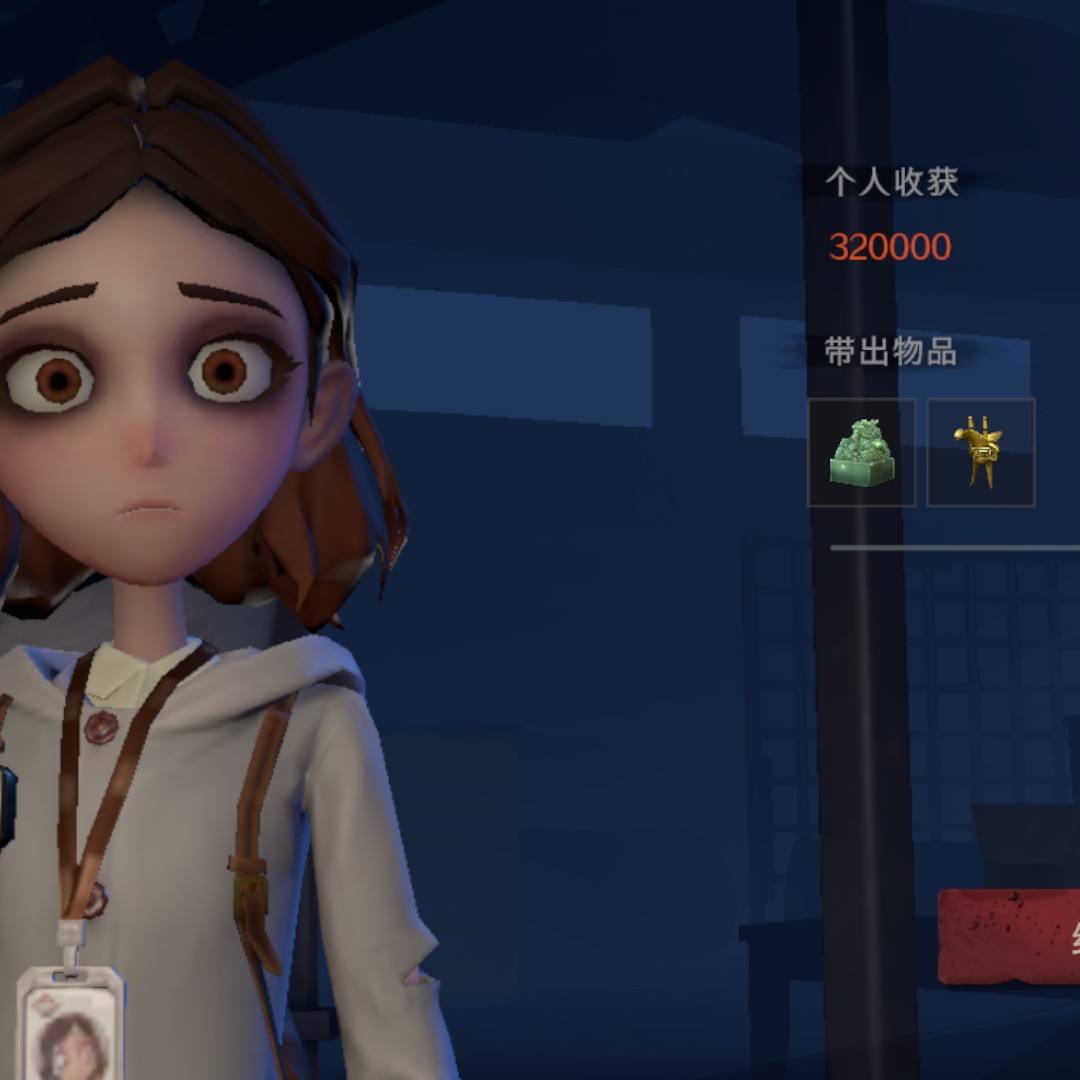Click the red button at the bottom right
Screen dimensions: 1080x1080
pyautogui.click(x=1010, y=937)
